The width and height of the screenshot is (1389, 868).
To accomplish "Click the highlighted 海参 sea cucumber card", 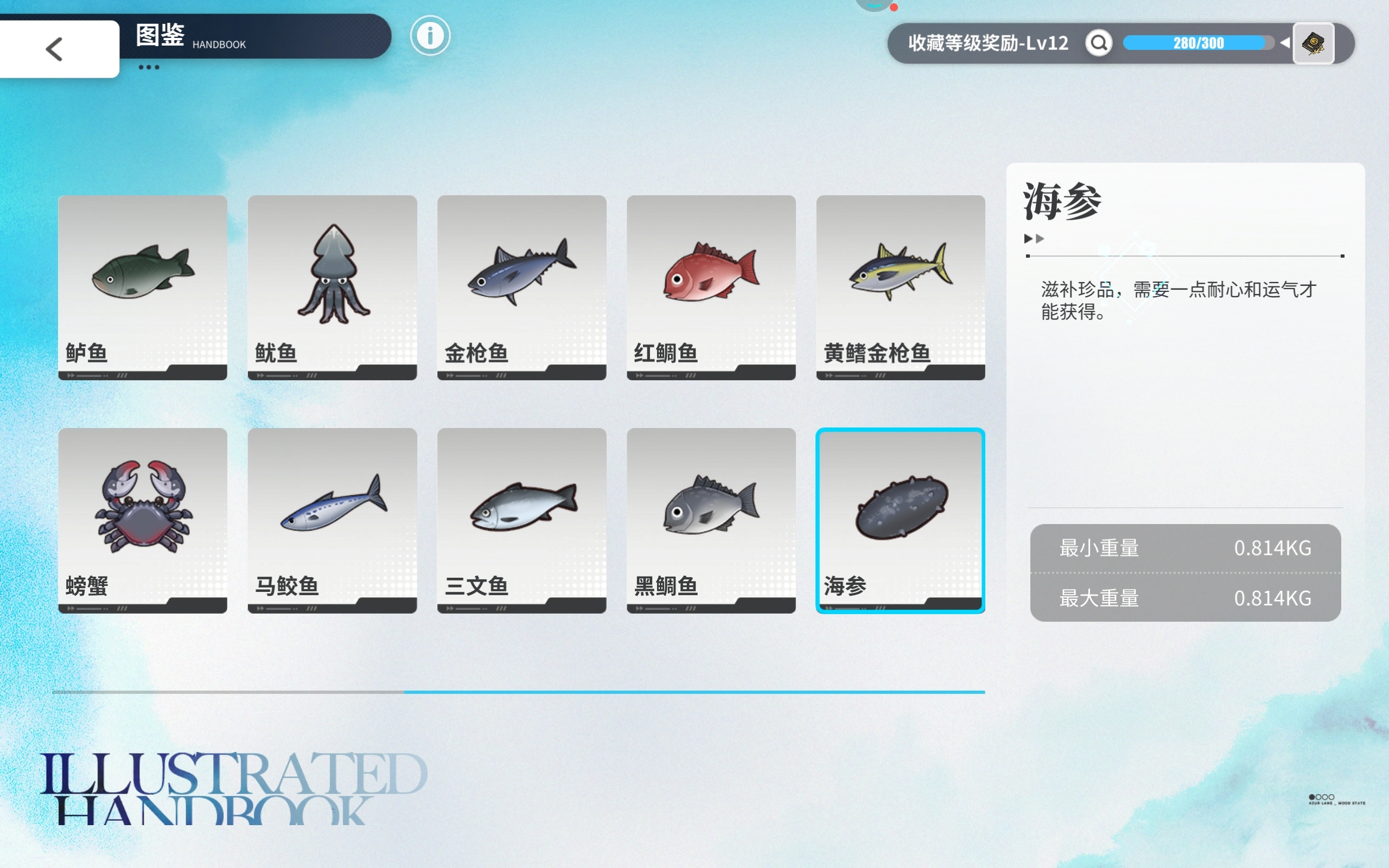I will [x=900, y=520].
